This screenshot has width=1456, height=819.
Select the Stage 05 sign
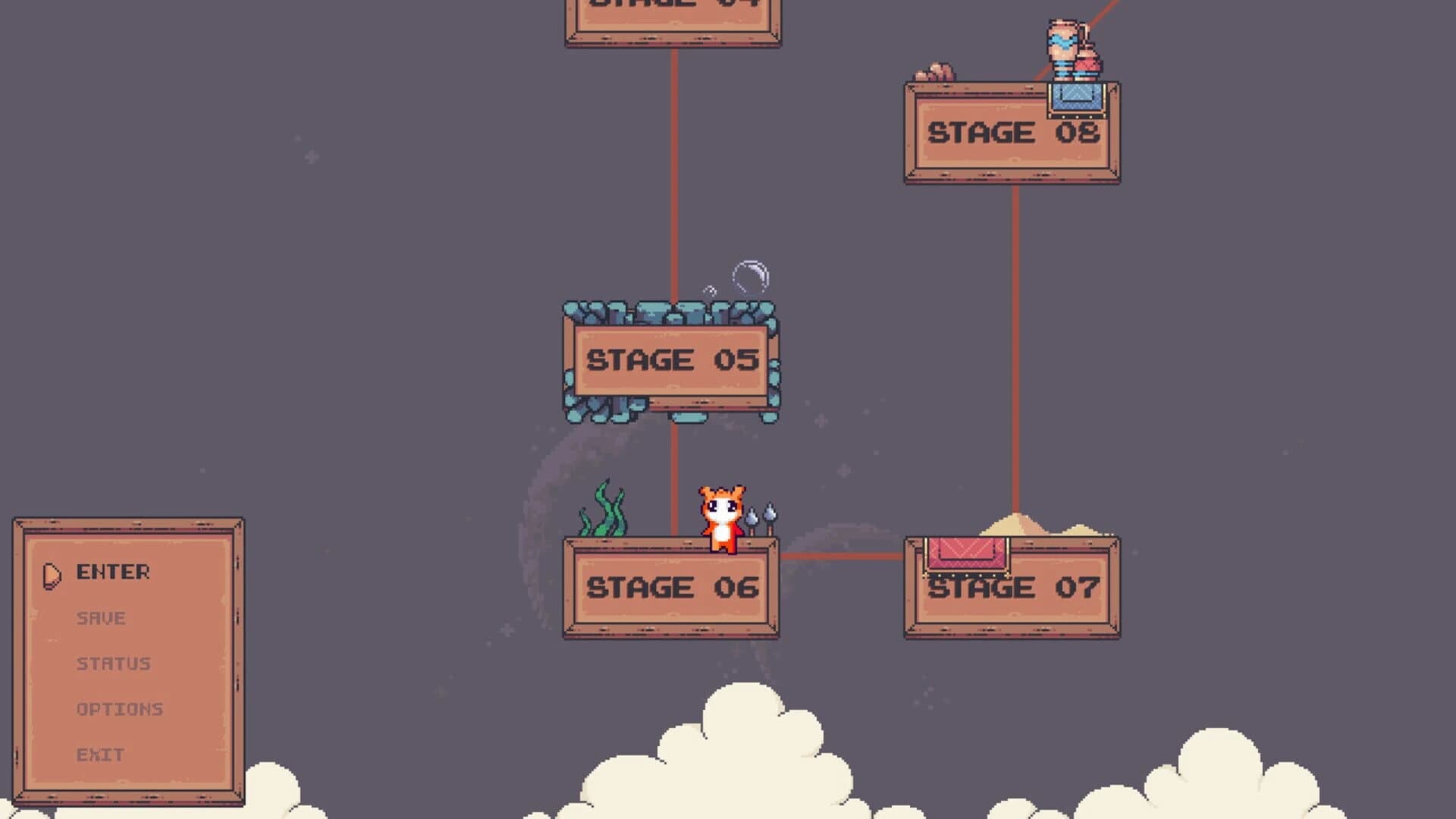tap(670, 359)
